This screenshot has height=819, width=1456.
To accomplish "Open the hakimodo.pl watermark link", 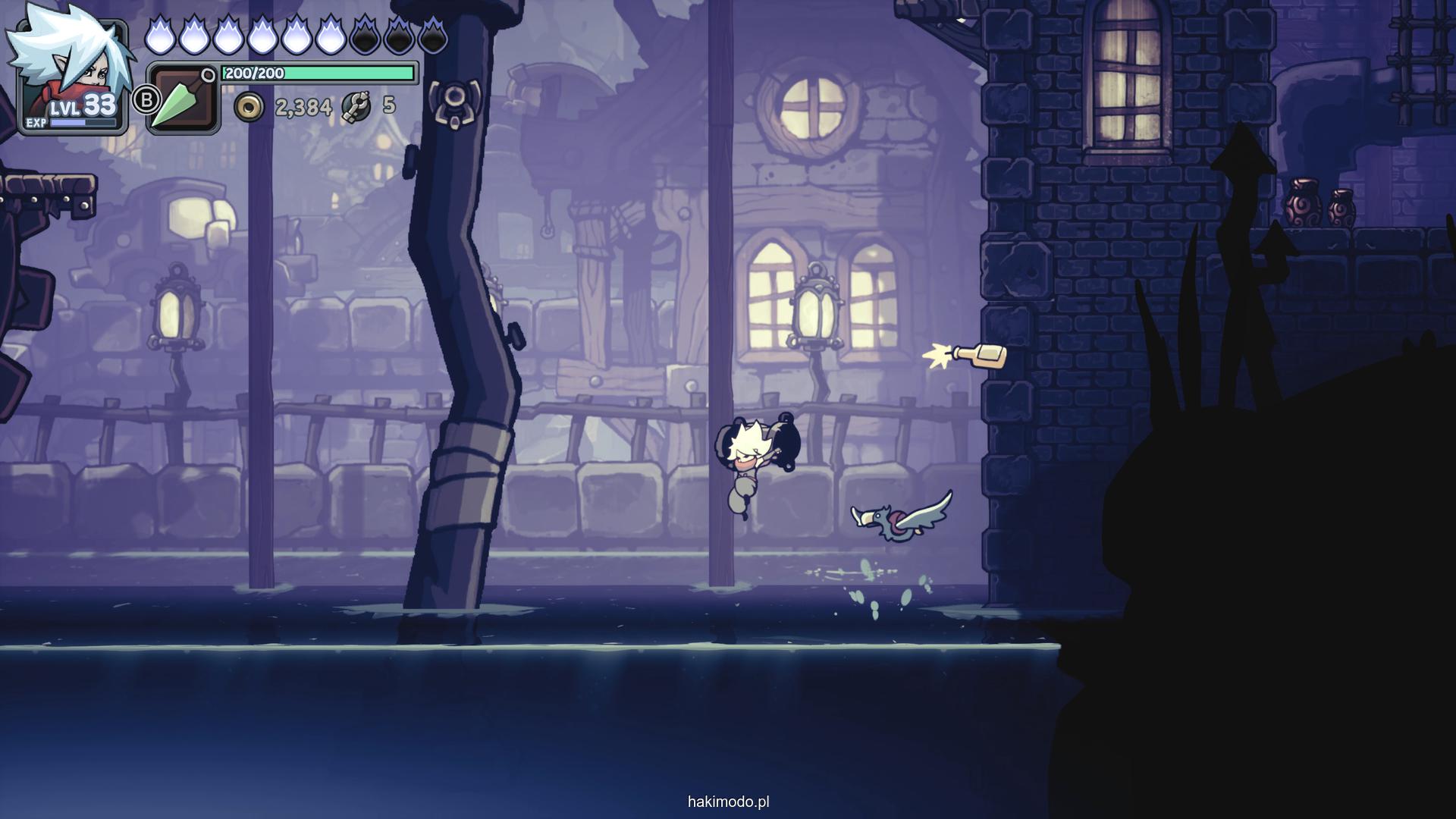I will point(728,802).
